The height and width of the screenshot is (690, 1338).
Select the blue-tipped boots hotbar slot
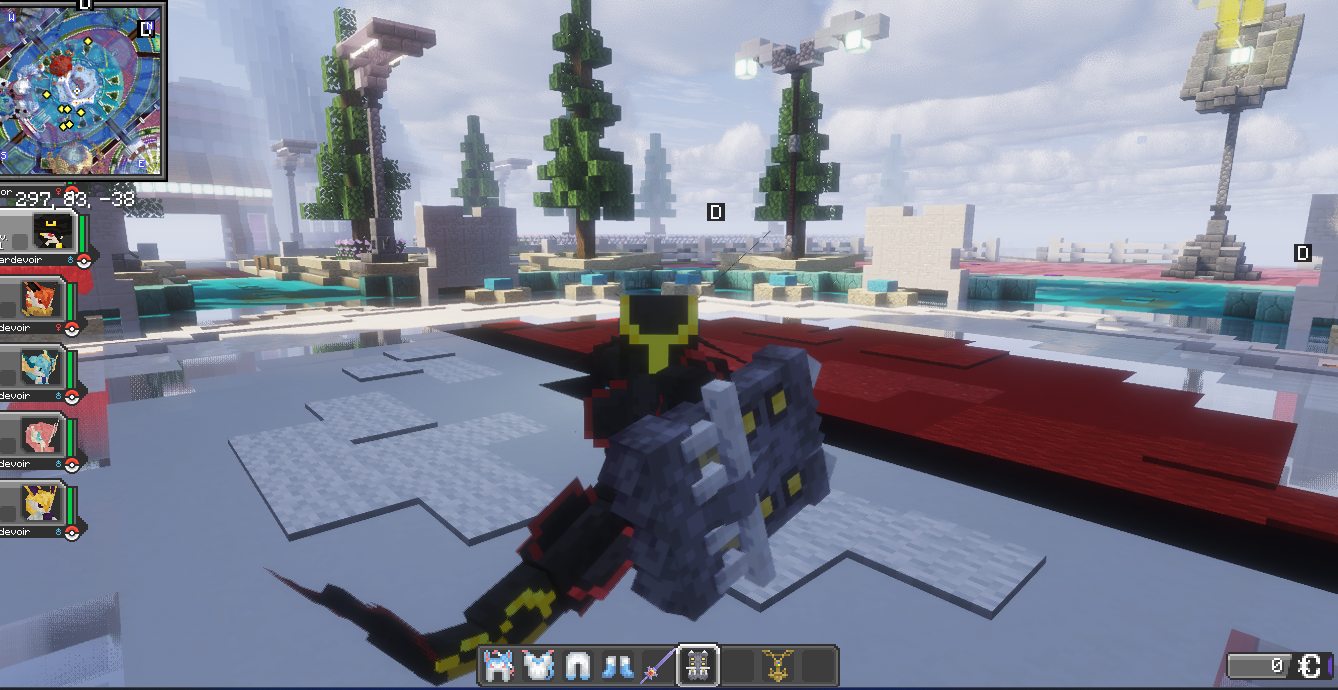617,666
